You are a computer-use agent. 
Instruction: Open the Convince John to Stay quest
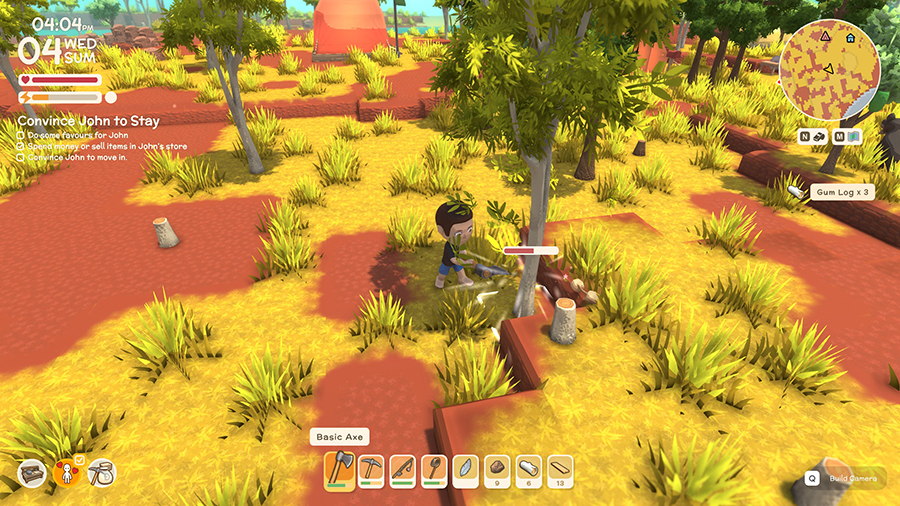[x=88, y=121]
